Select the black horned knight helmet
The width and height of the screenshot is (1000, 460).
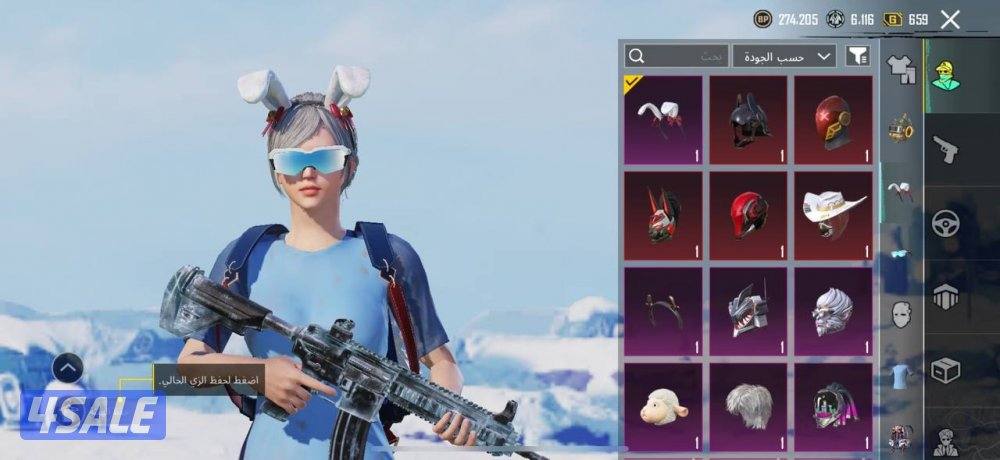click(x=748, y=120)
